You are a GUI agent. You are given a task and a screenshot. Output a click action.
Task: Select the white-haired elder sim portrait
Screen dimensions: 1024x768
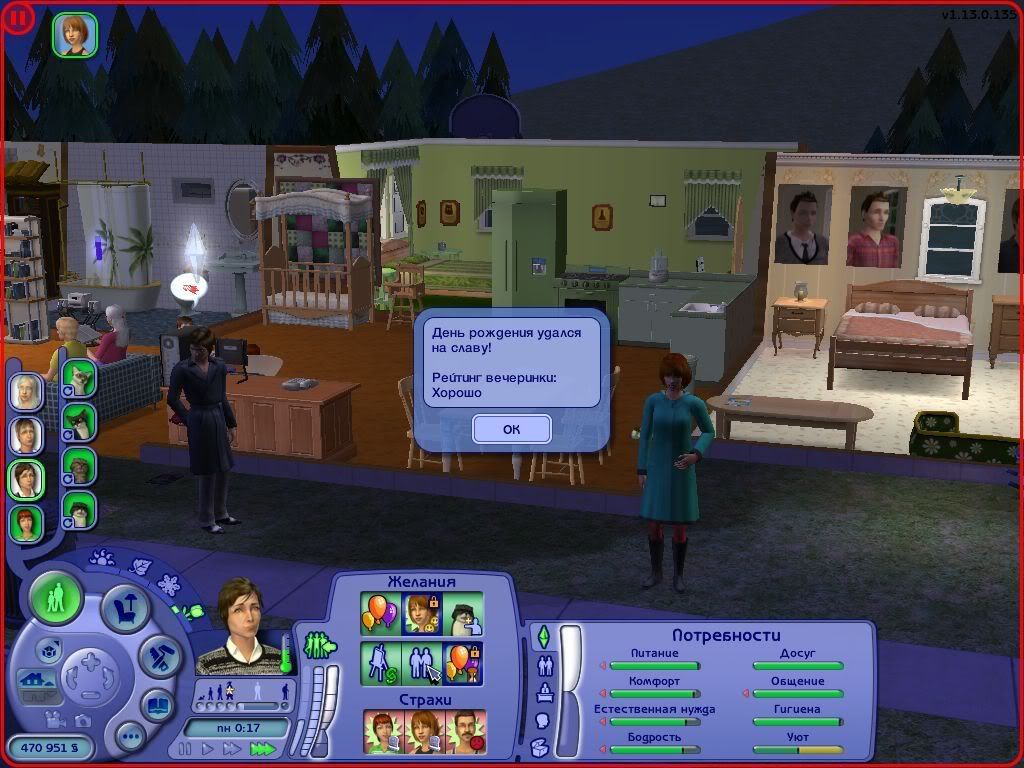[x=26, y=391]
